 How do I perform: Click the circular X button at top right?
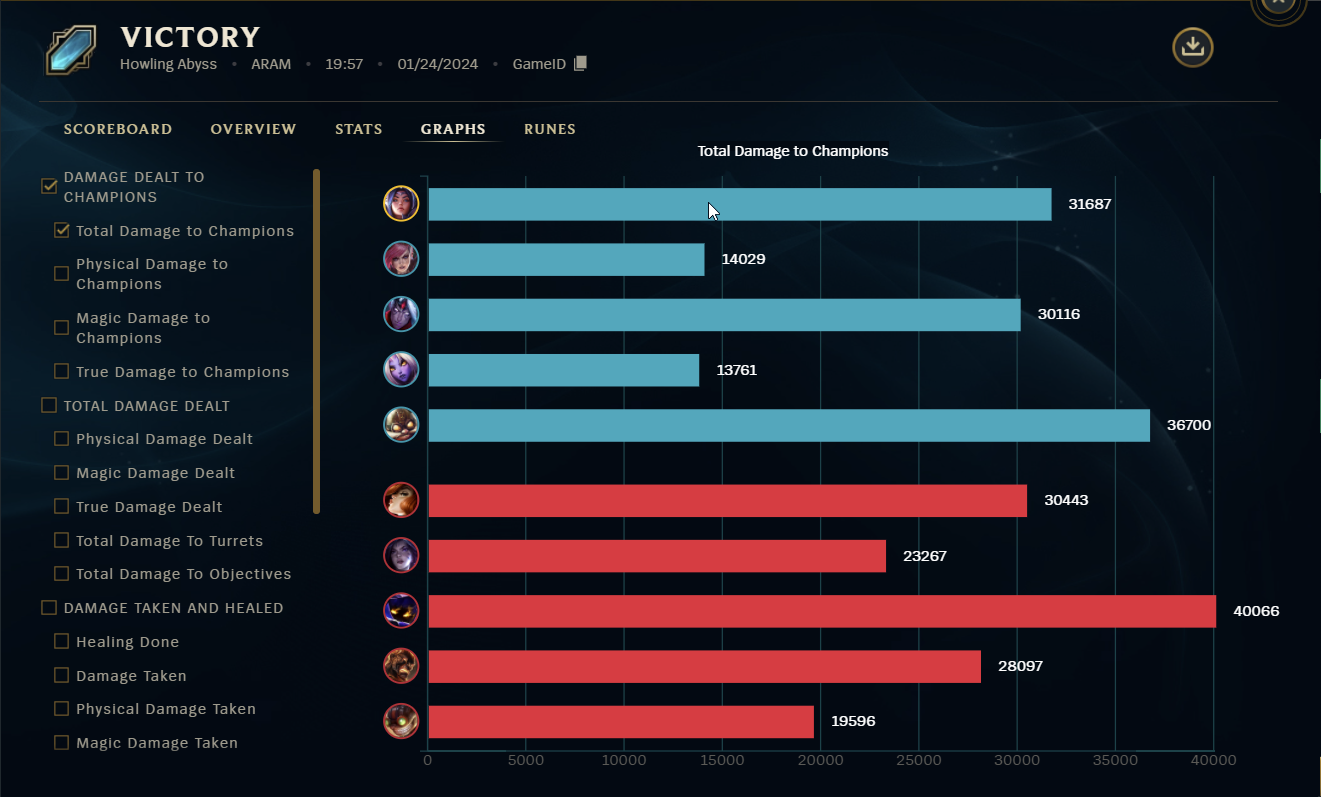(x=1278, y=4)
